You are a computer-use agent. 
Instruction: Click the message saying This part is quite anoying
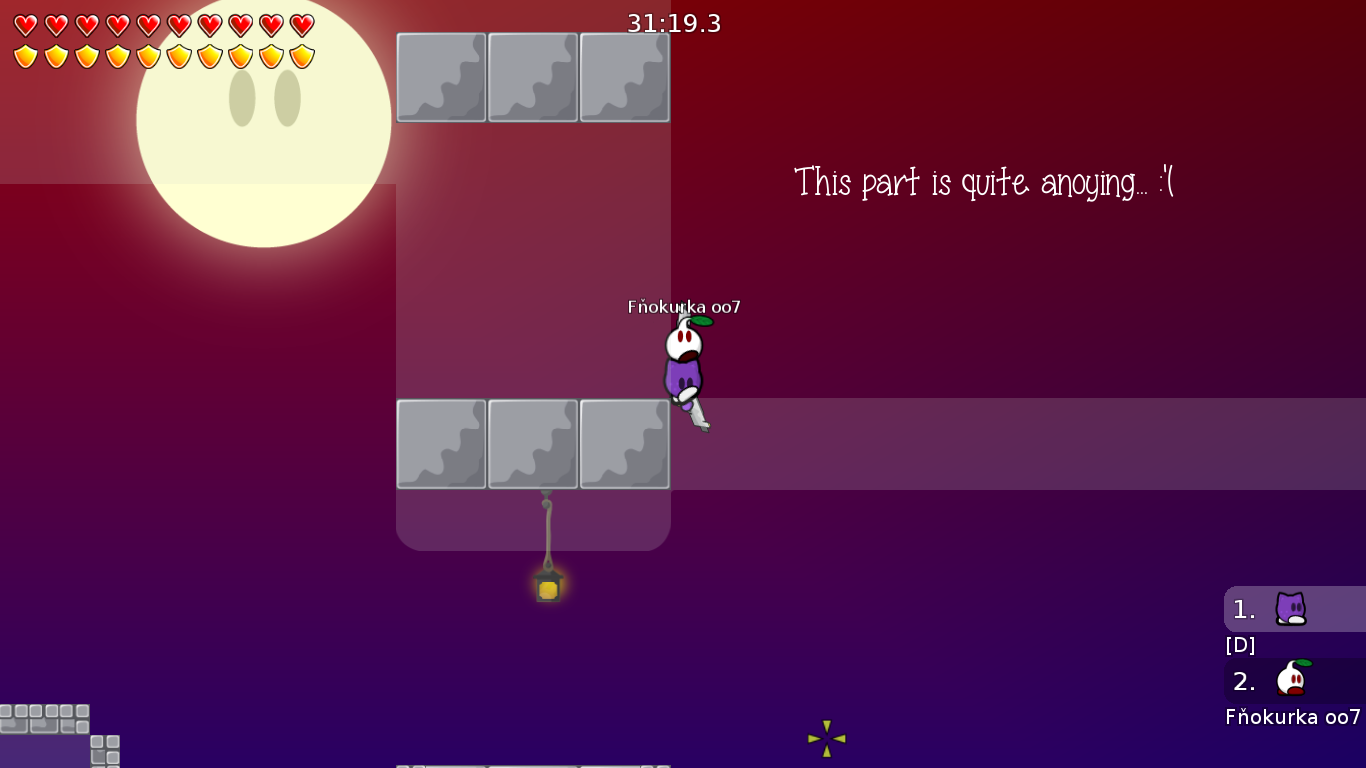click(983, 182)
